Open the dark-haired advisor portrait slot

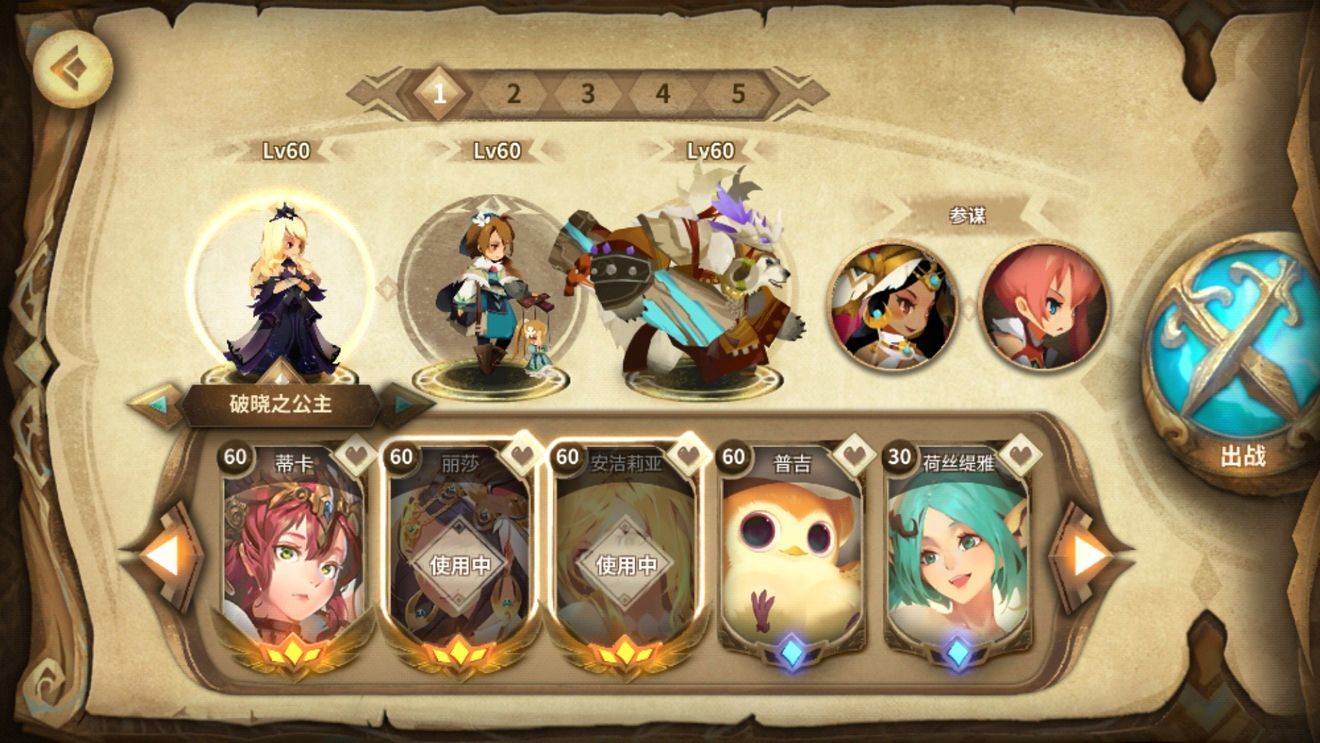tap(892, 305)
